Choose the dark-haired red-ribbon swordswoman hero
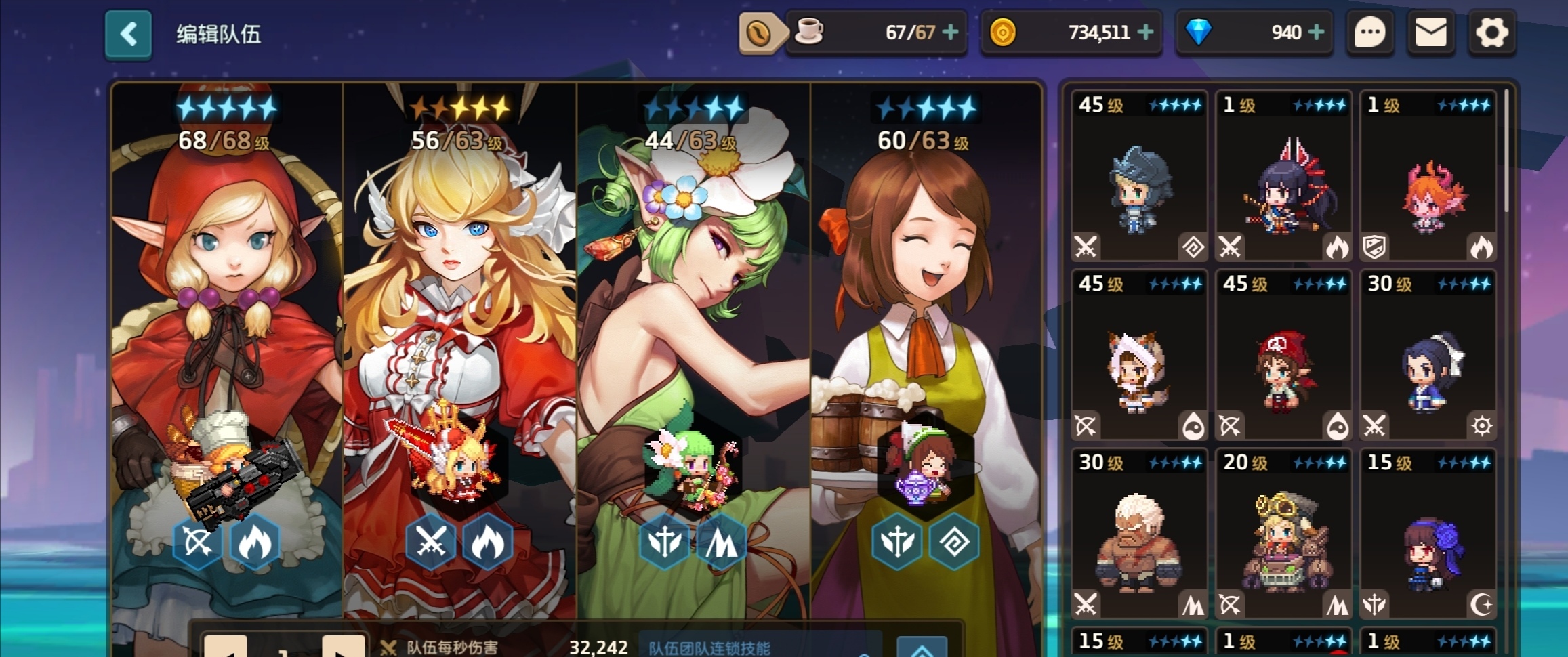This screenshot has height=657, width=1568. point(1283,176)
